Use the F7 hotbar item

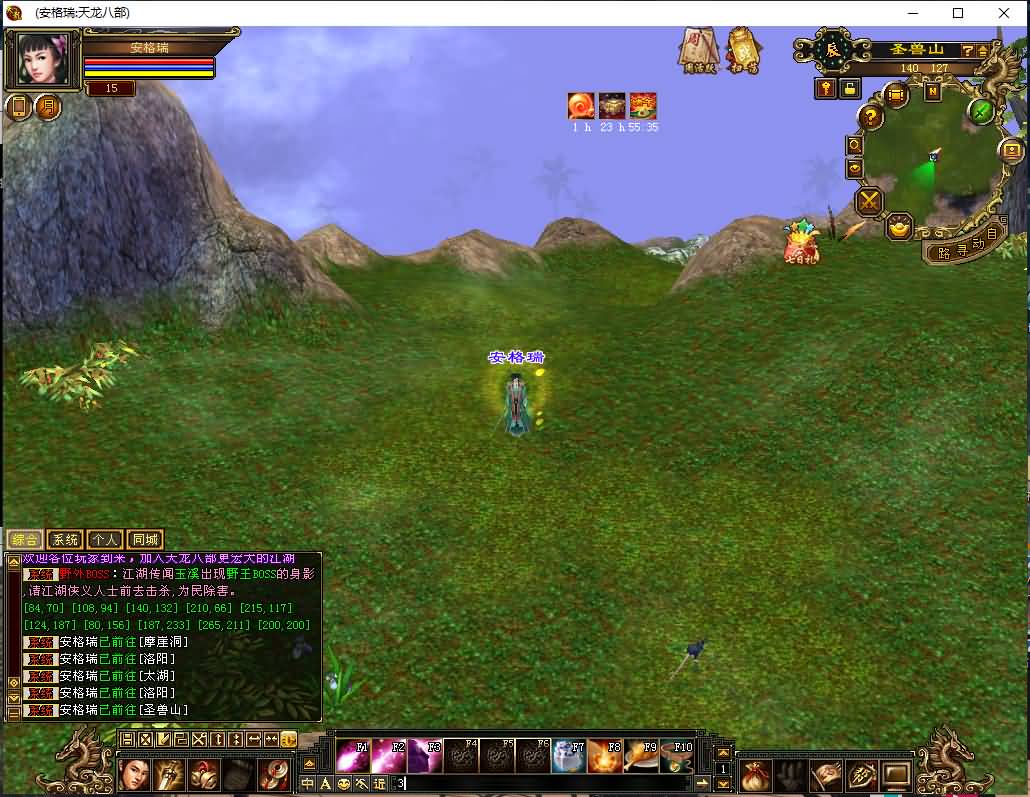pyautogui.click(x=569, y=756)
